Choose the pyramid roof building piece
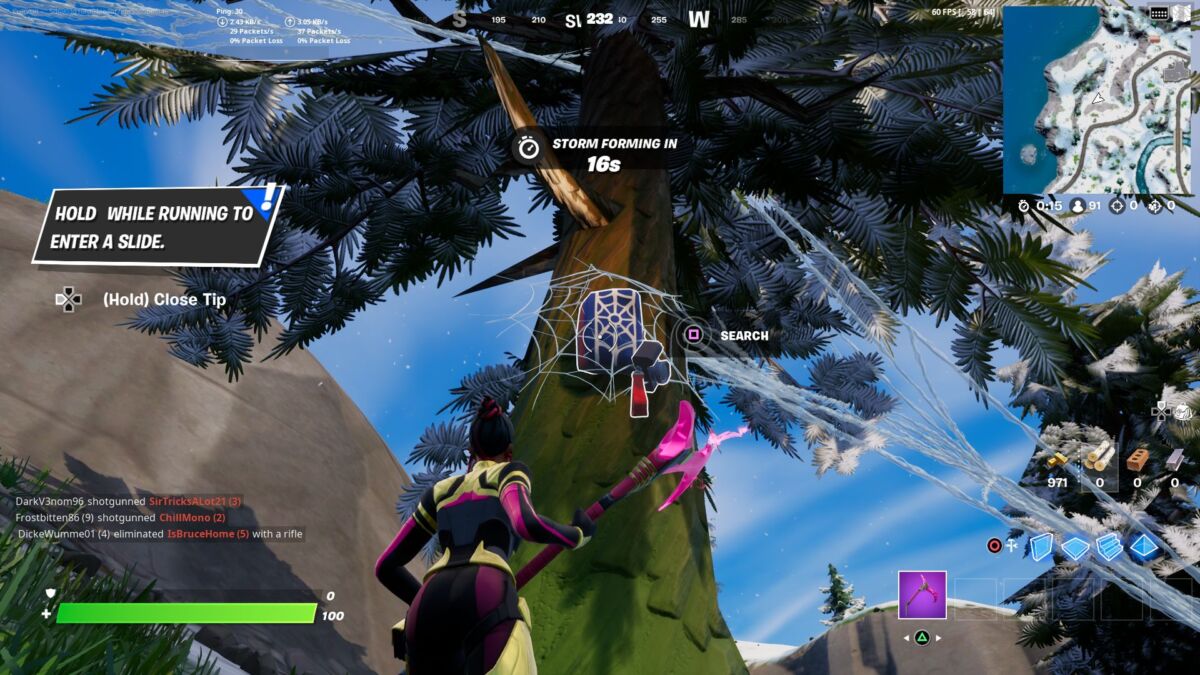 click(1144, 547)
